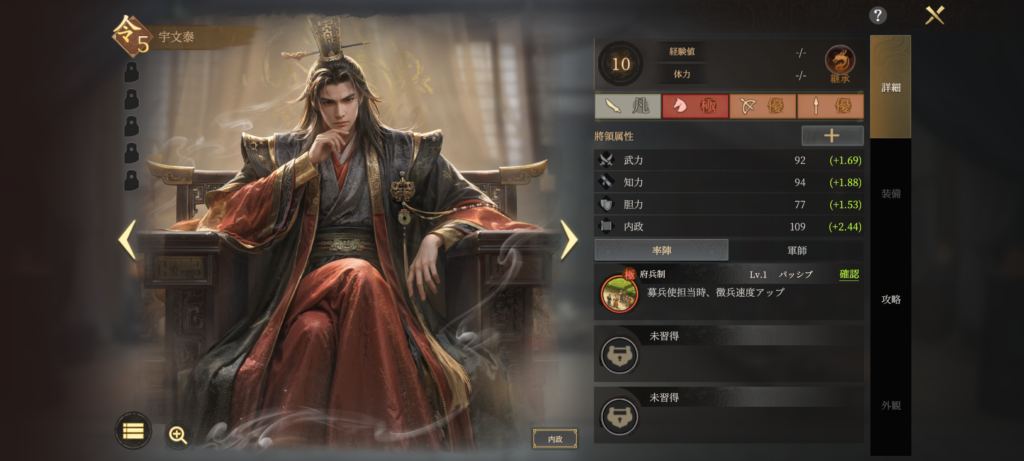Switch to the 詳細 side tab
The width and height of the screenshot is (1024, 461).
coord(890,87)
